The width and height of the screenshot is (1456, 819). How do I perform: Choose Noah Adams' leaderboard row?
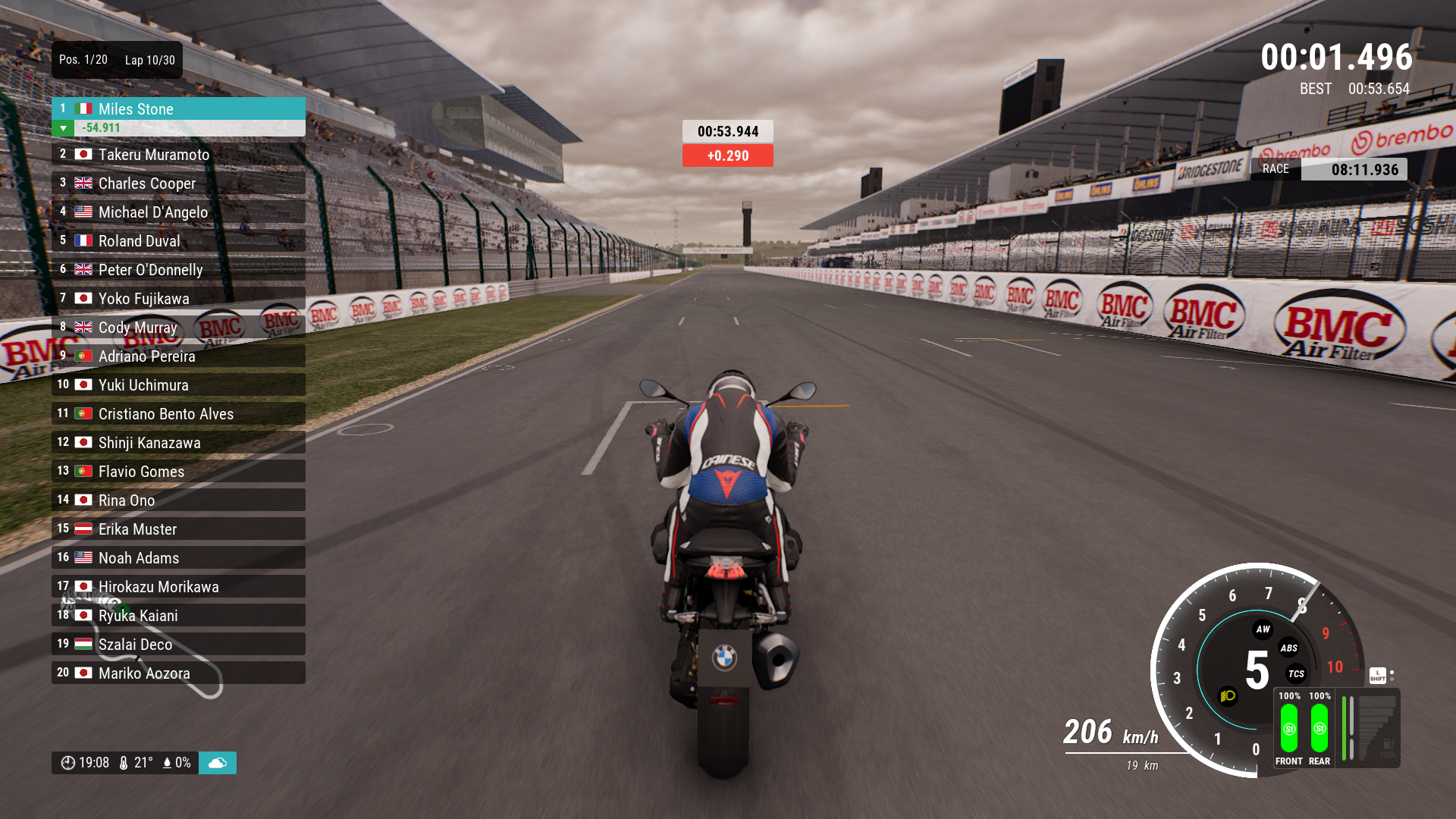click(178, 558)
